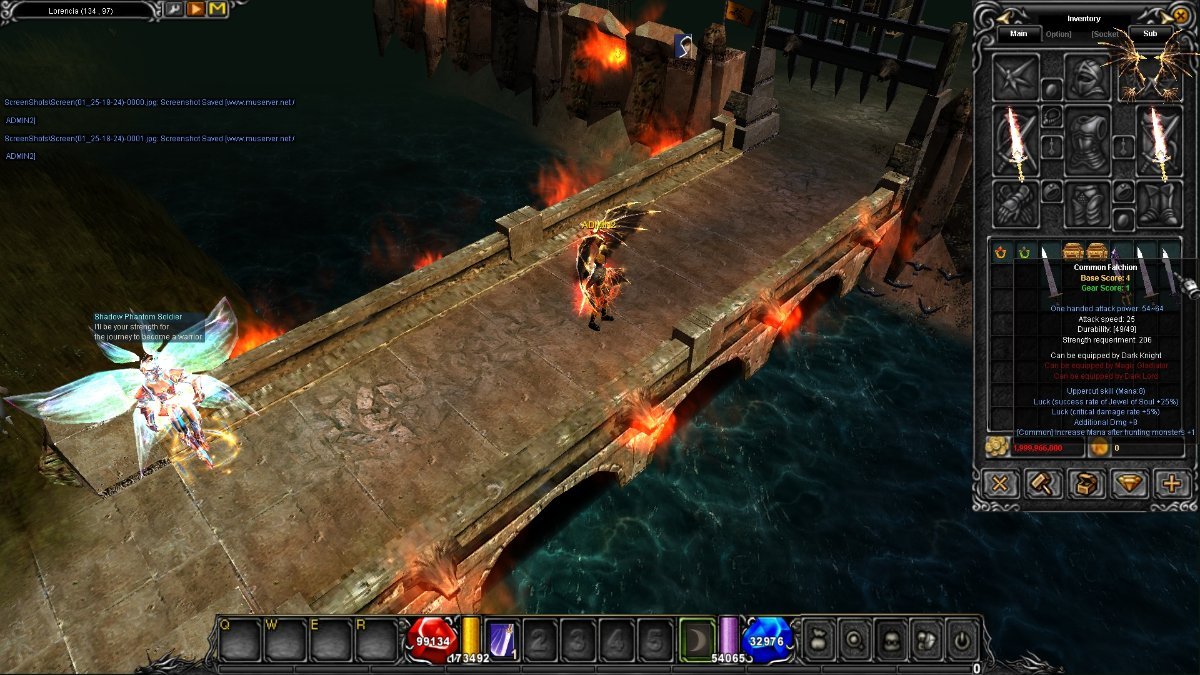Open the Sub inventory tab
This screenshot has width=1200, height=675.
(x=1150, y=33)
